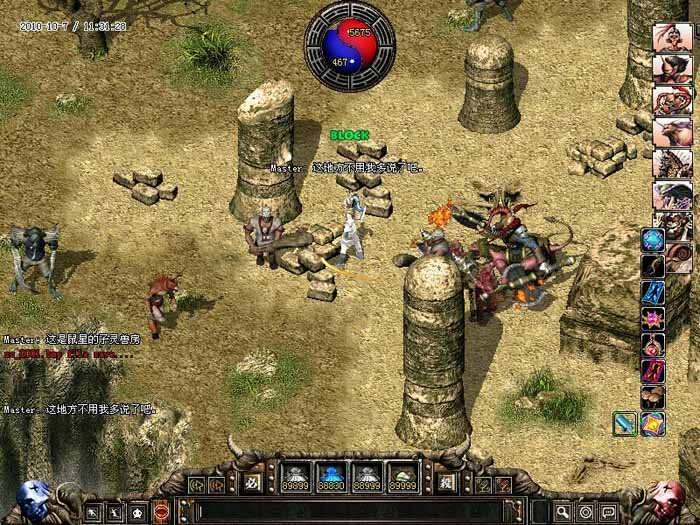
Task: Click the red no-entry circle button
Action: pyautogui.click(x=162, y=511)
